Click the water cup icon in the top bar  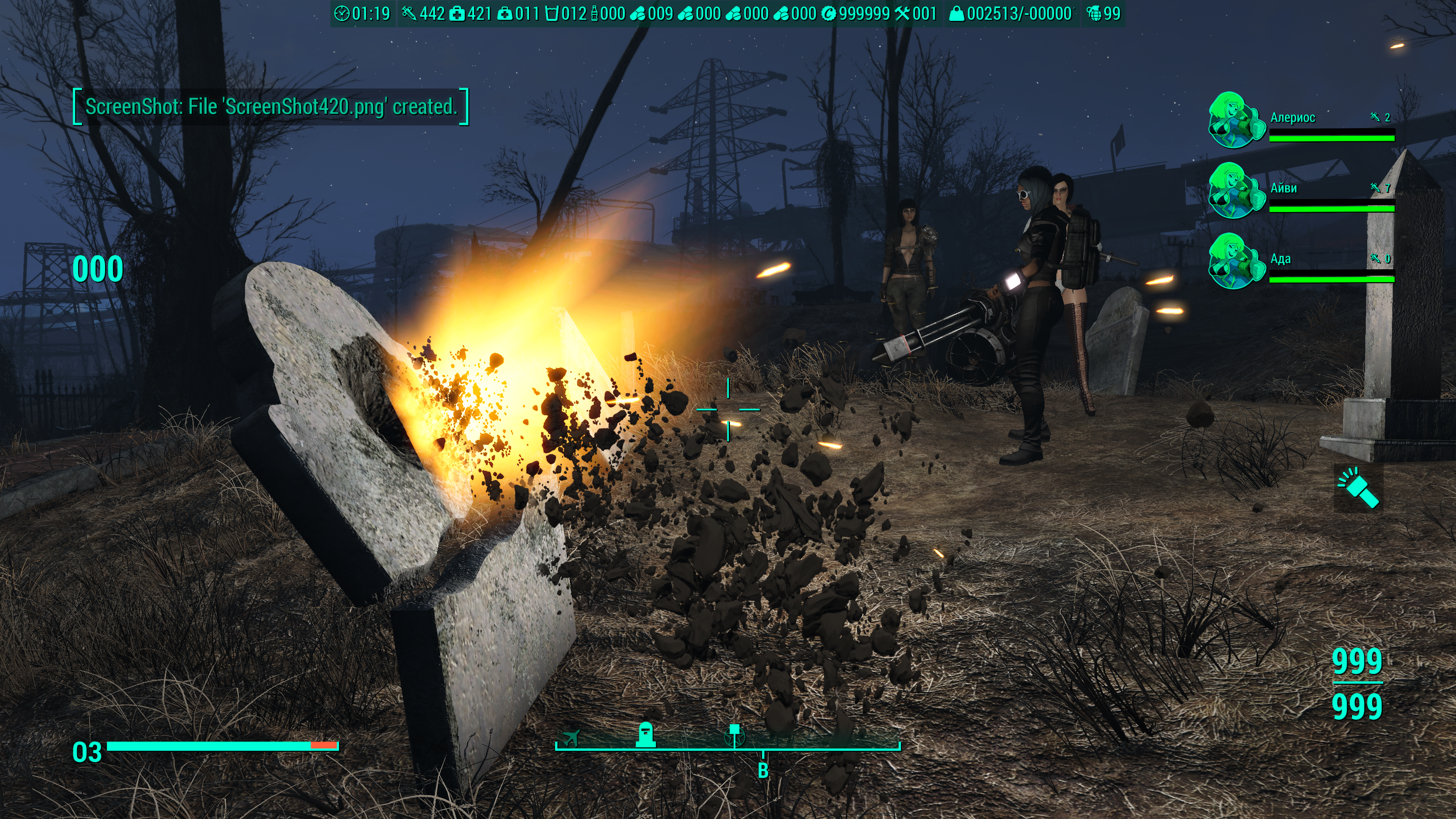(552, 14)
